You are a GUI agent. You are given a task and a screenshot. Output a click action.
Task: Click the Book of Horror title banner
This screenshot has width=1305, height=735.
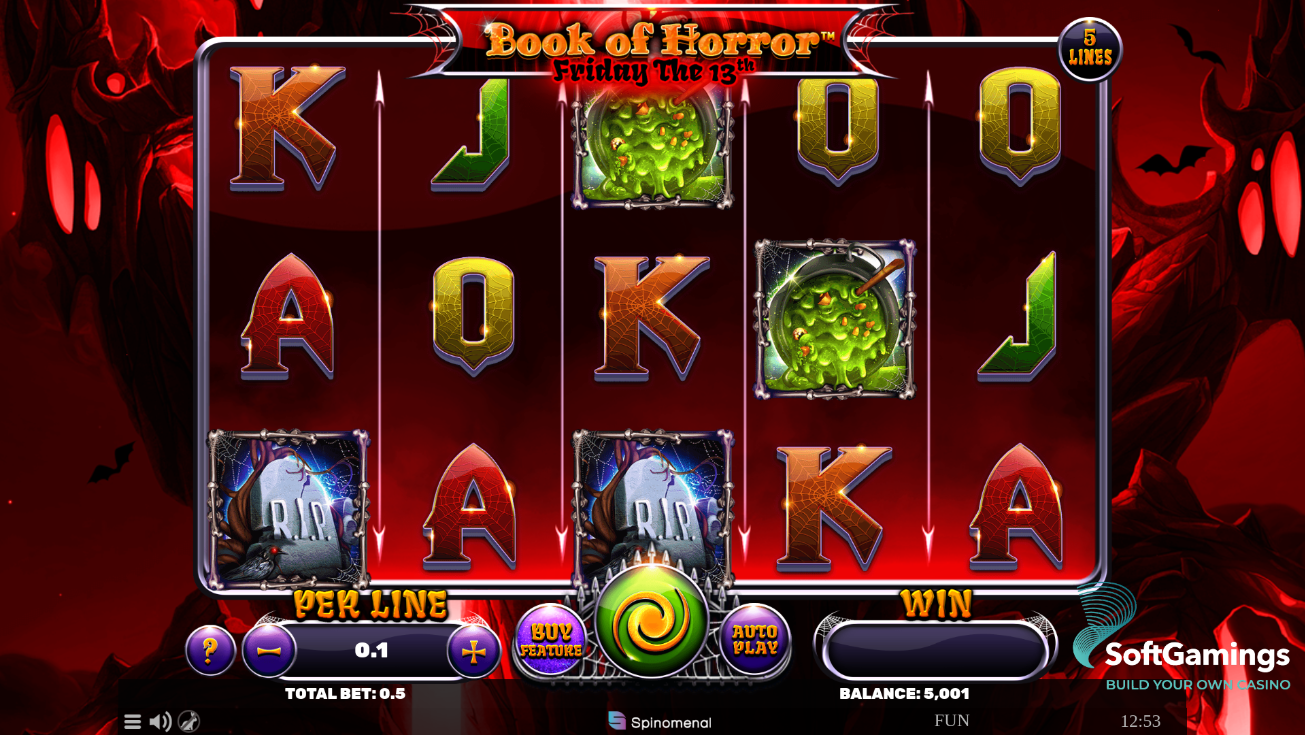tap(652, 45)
